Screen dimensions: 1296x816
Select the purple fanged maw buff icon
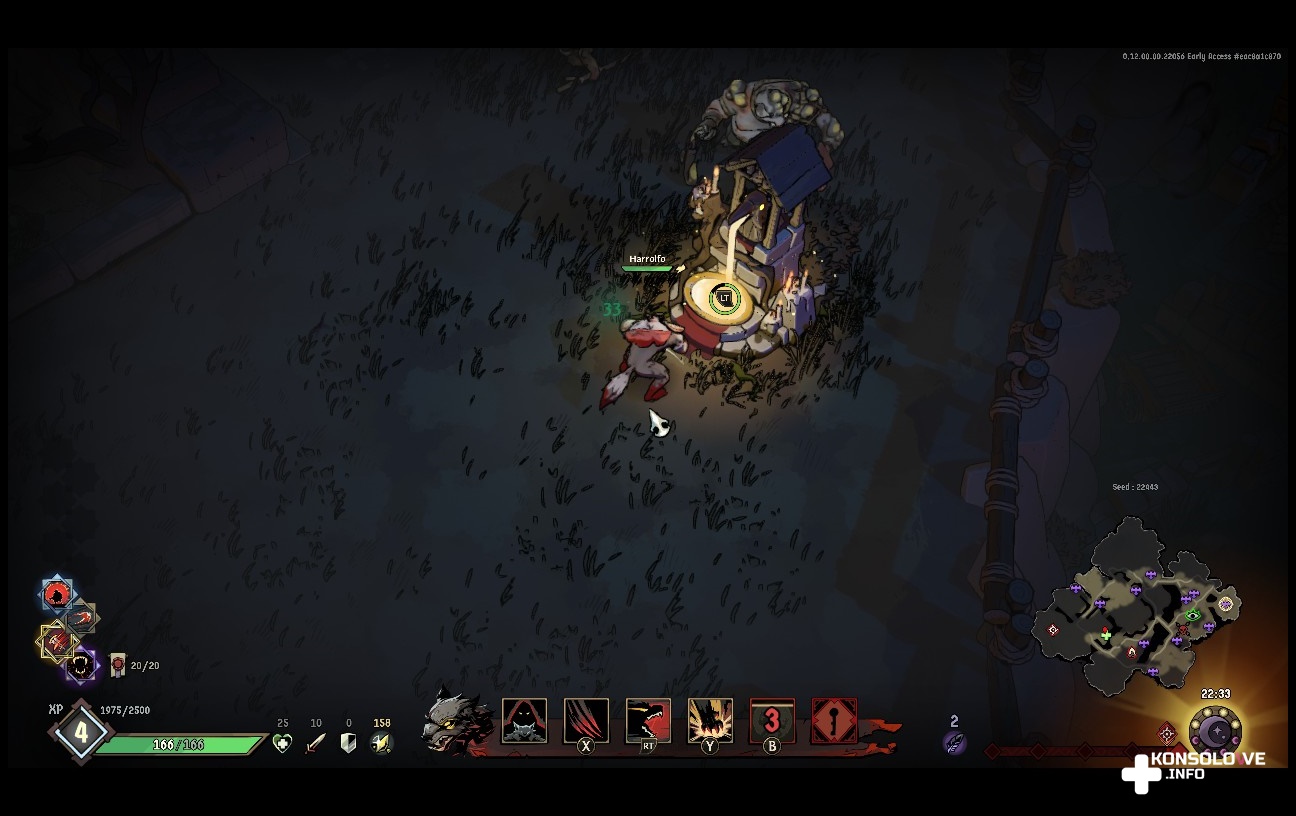[81, 665]
